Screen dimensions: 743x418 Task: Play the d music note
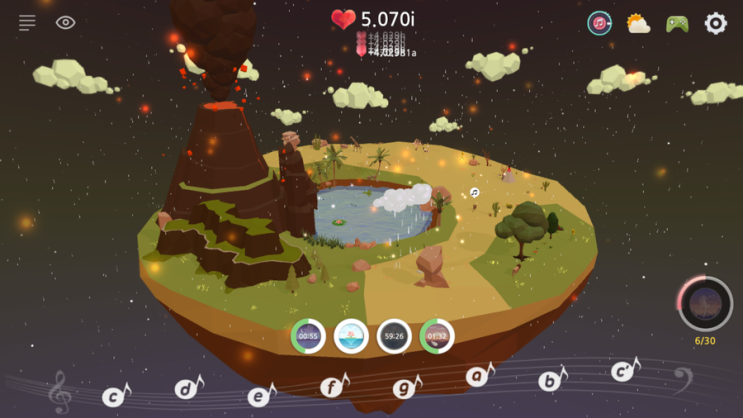(187, 388)
